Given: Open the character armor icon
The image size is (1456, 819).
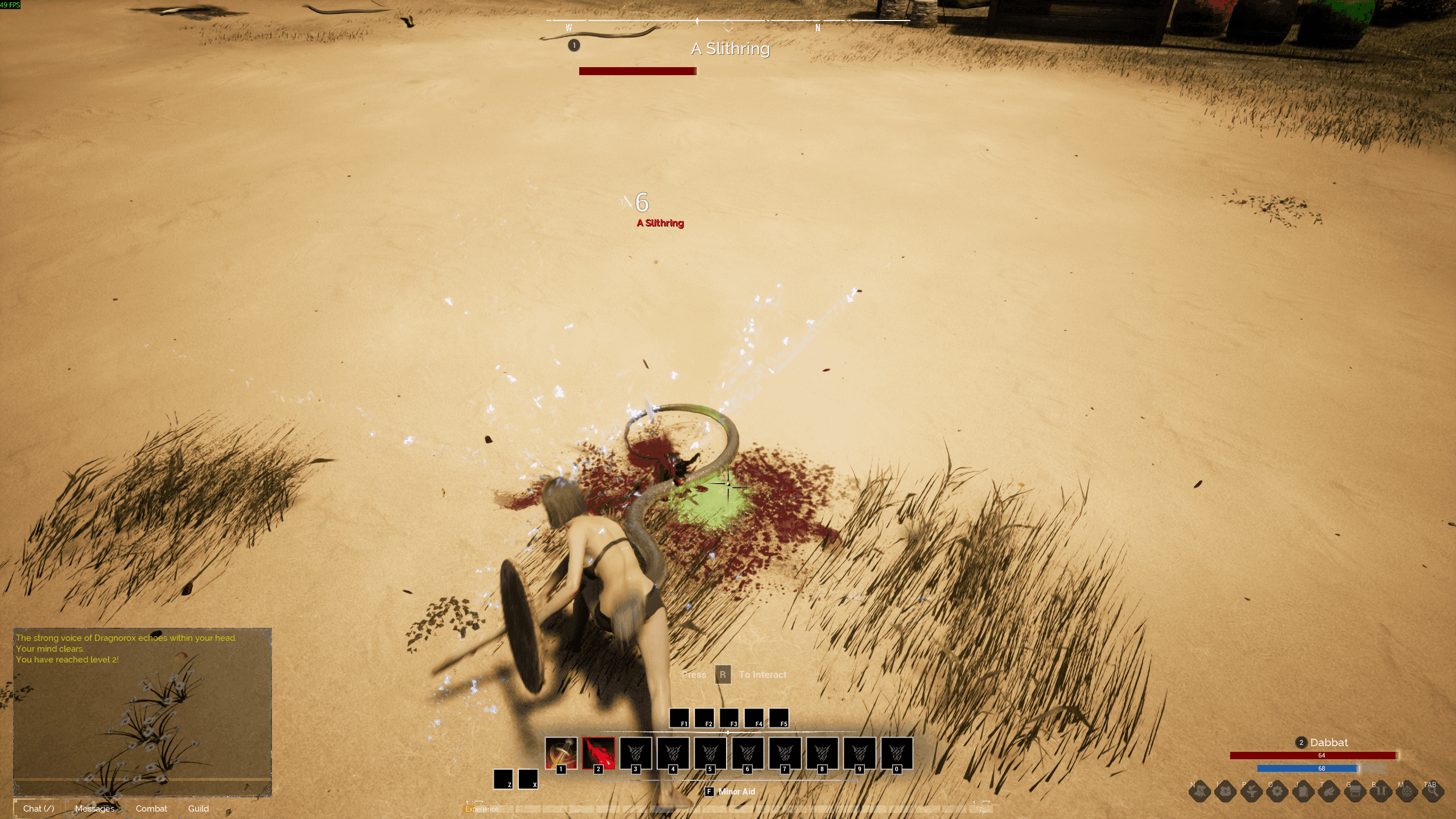Looking at the screenshot, I should 1199,791.
